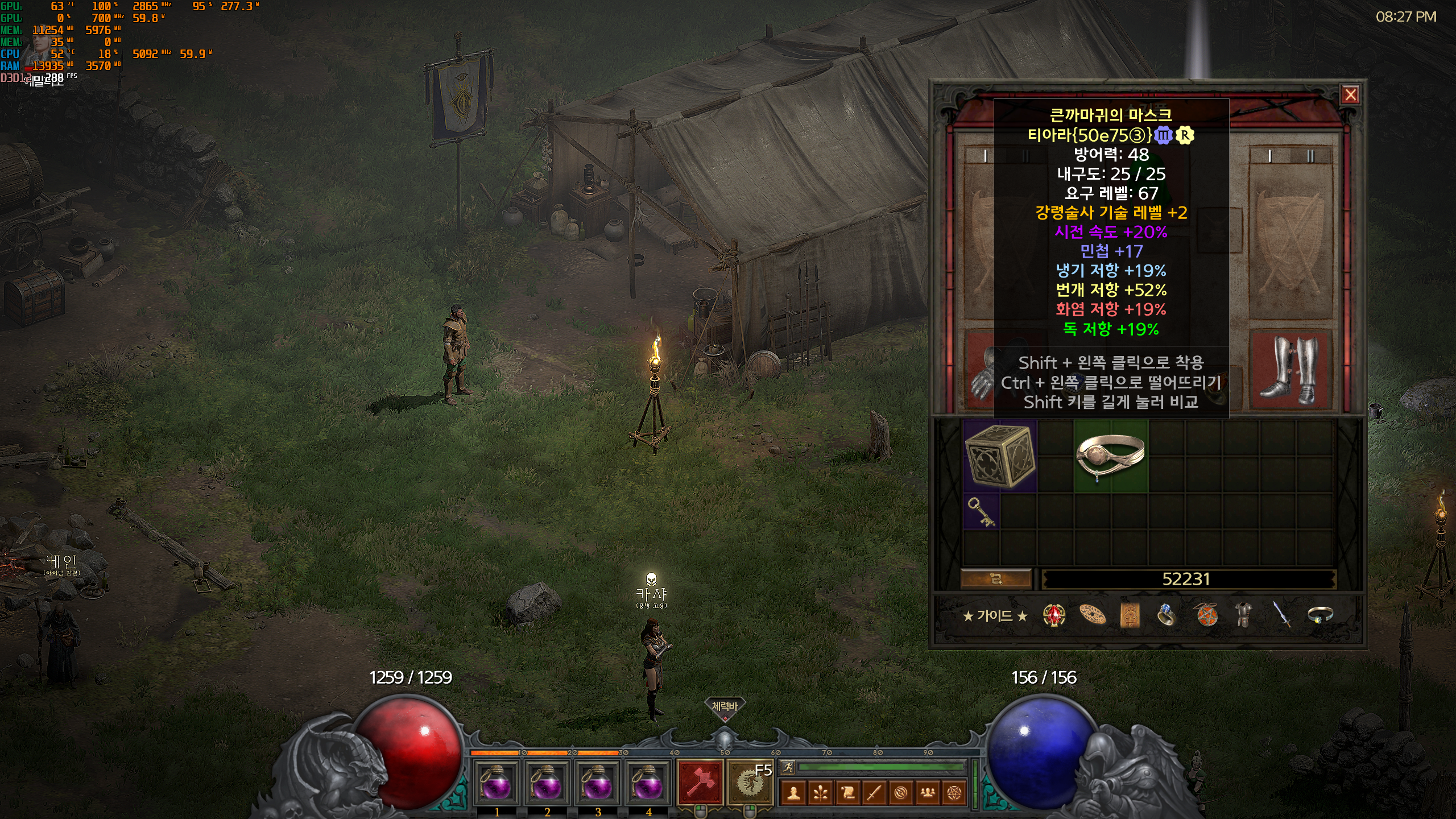The height and width of the screenshot is (819, 1456).
Task: Open the character sheet from mini menu
Action: (794, 793)
